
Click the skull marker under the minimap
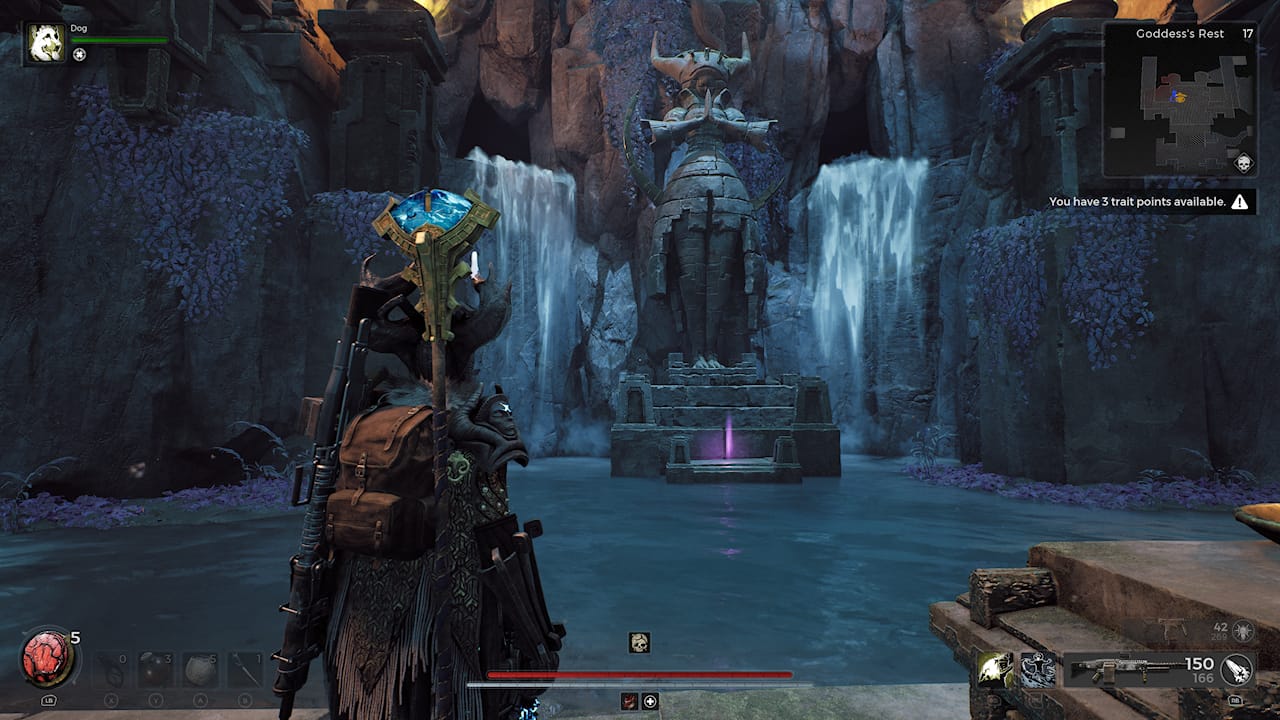coord(1244,164)
